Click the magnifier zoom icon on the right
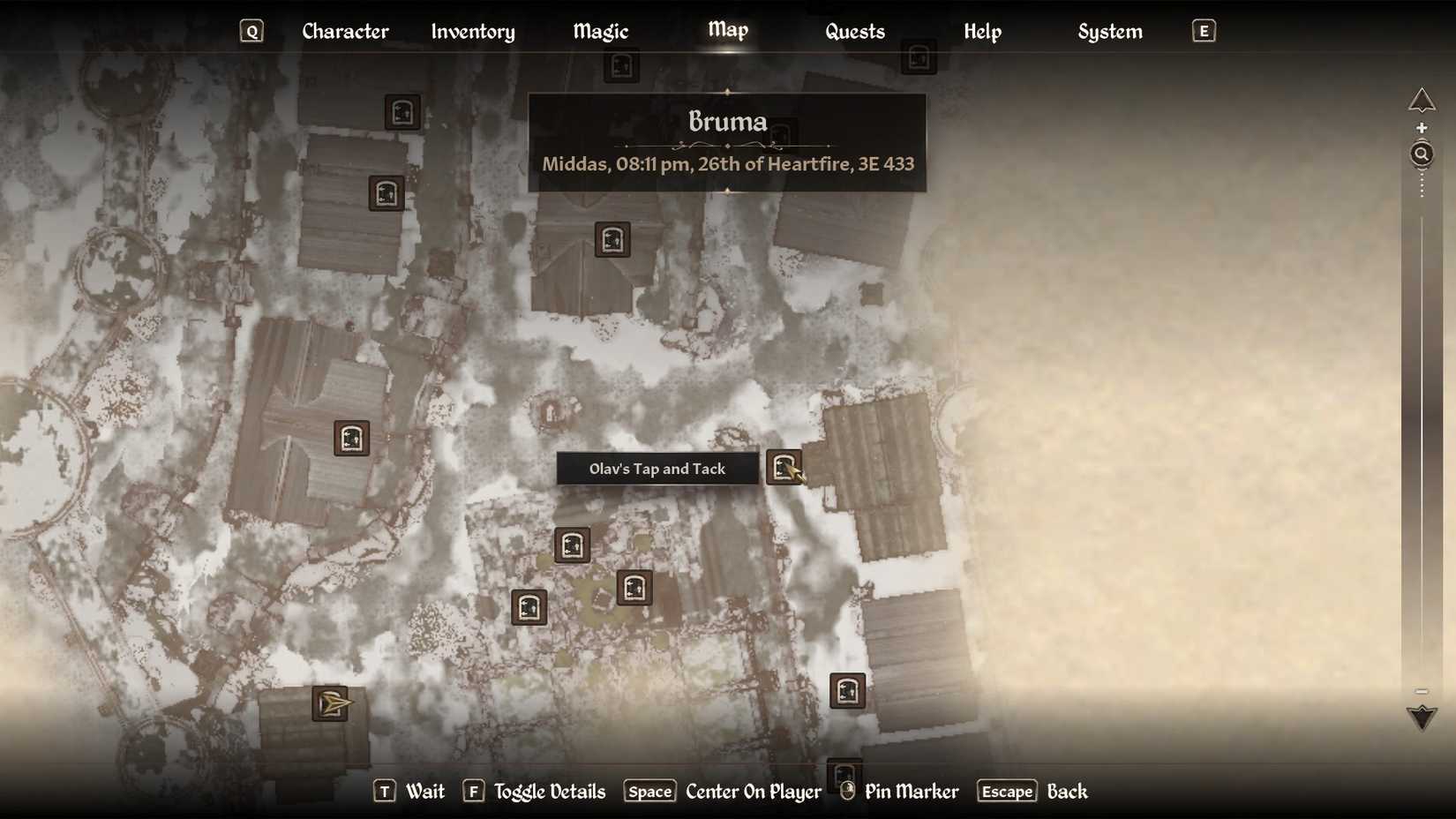Image resolution: width=1456 pixels, height=819 pixels. click(x=1422, y=154)
